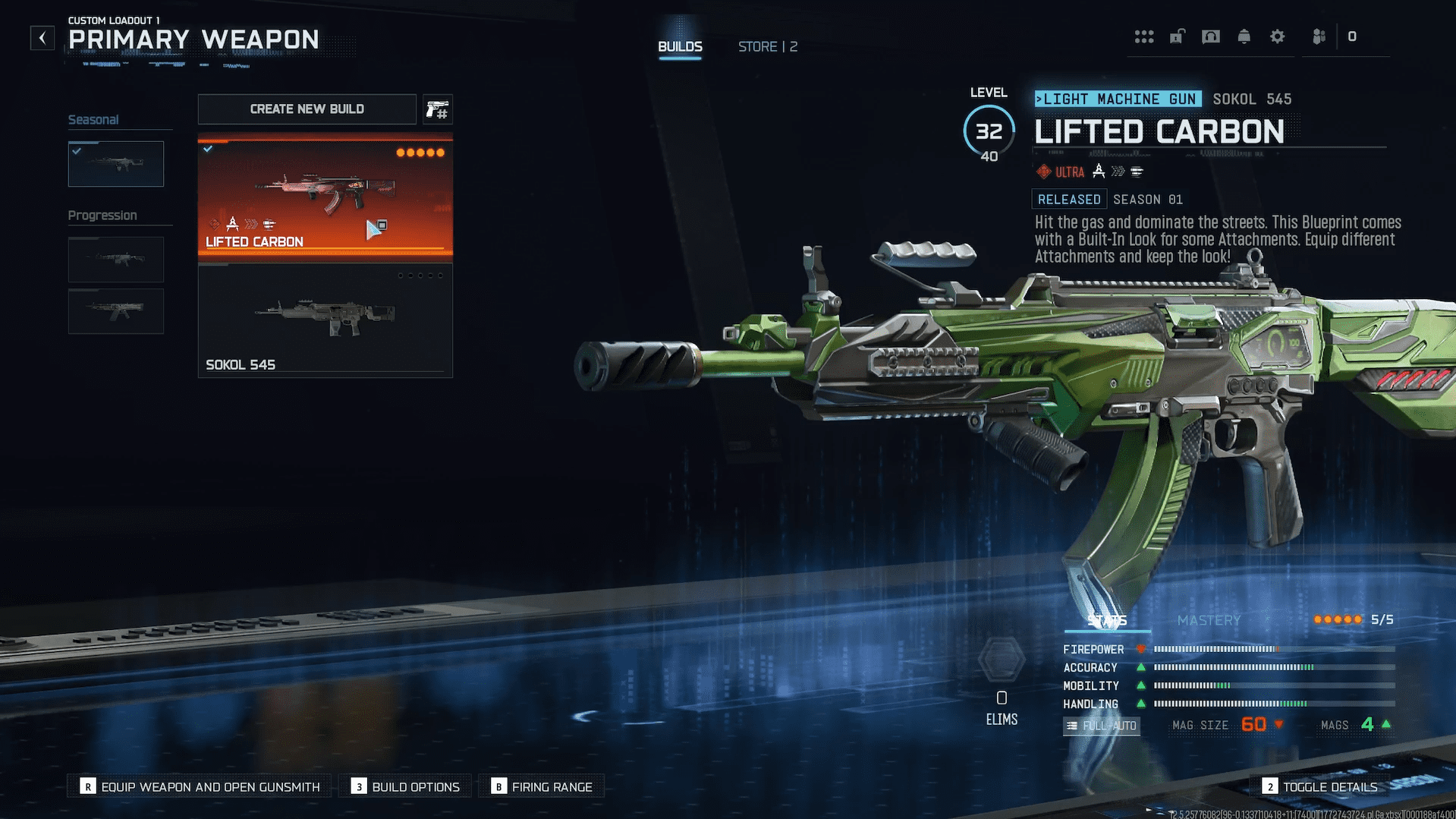Viewport: 1456px width, 819px height.
Task: Toggle weapon details
Action: point(1320,787)
